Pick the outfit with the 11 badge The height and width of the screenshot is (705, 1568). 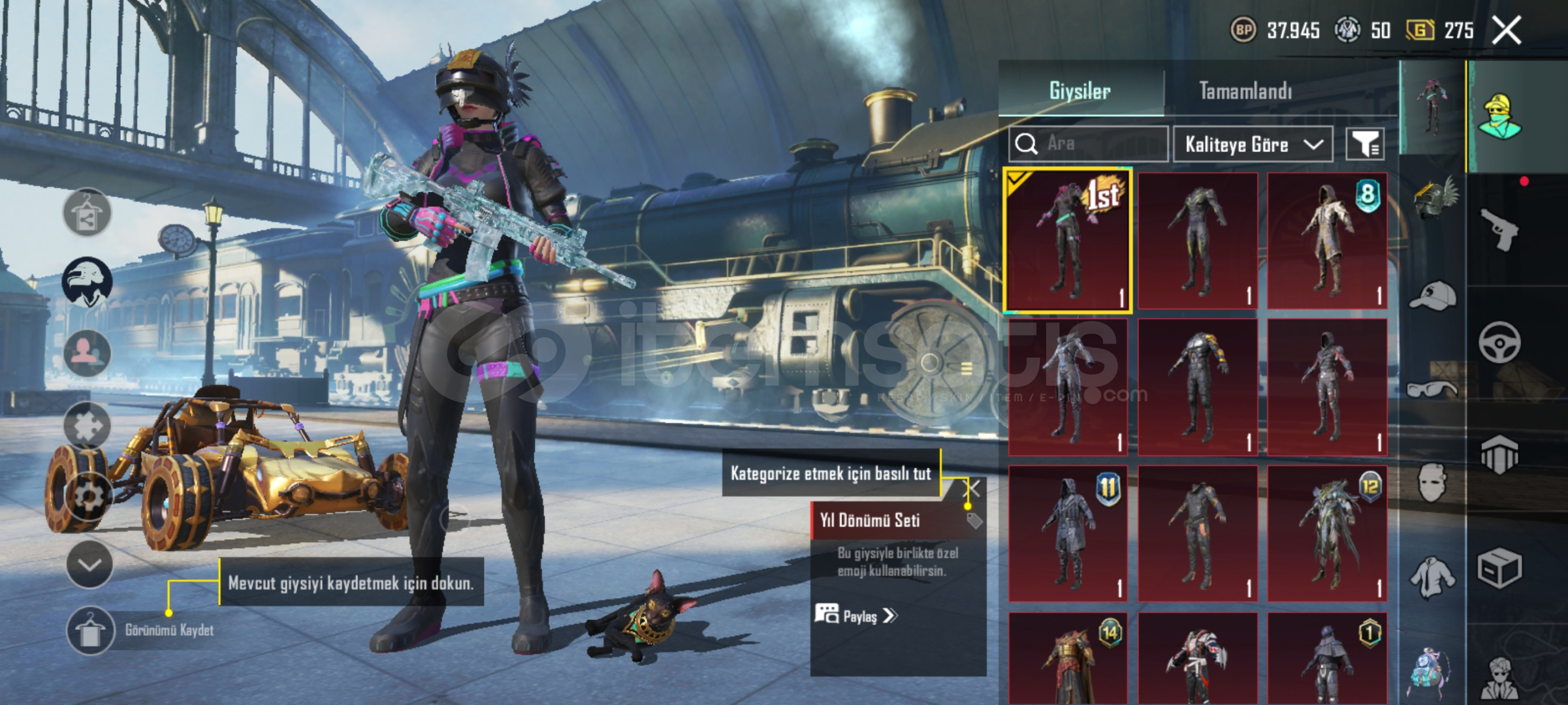pos(1068,533)
